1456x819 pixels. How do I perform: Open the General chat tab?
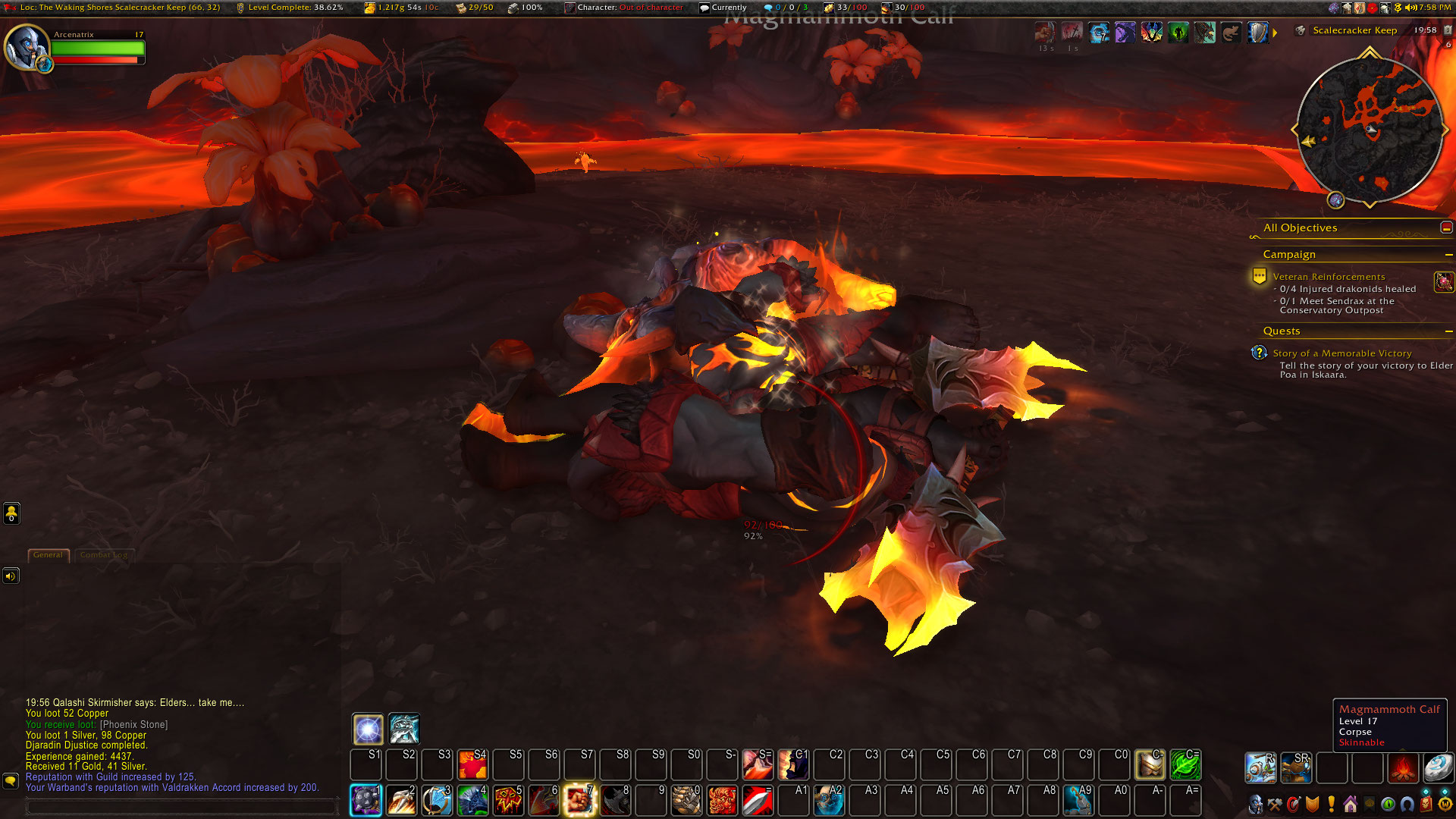coord(48,555)
